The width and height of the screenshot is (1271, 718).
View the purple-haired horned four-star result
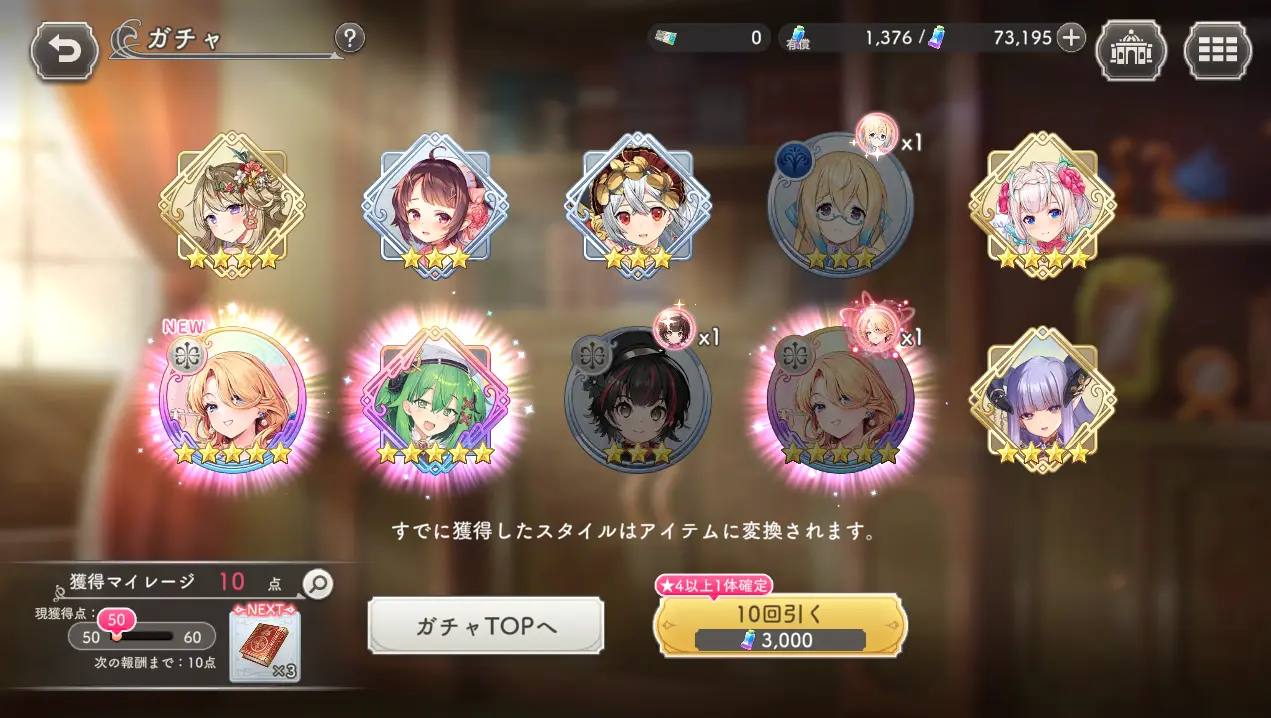(1043, 400)
